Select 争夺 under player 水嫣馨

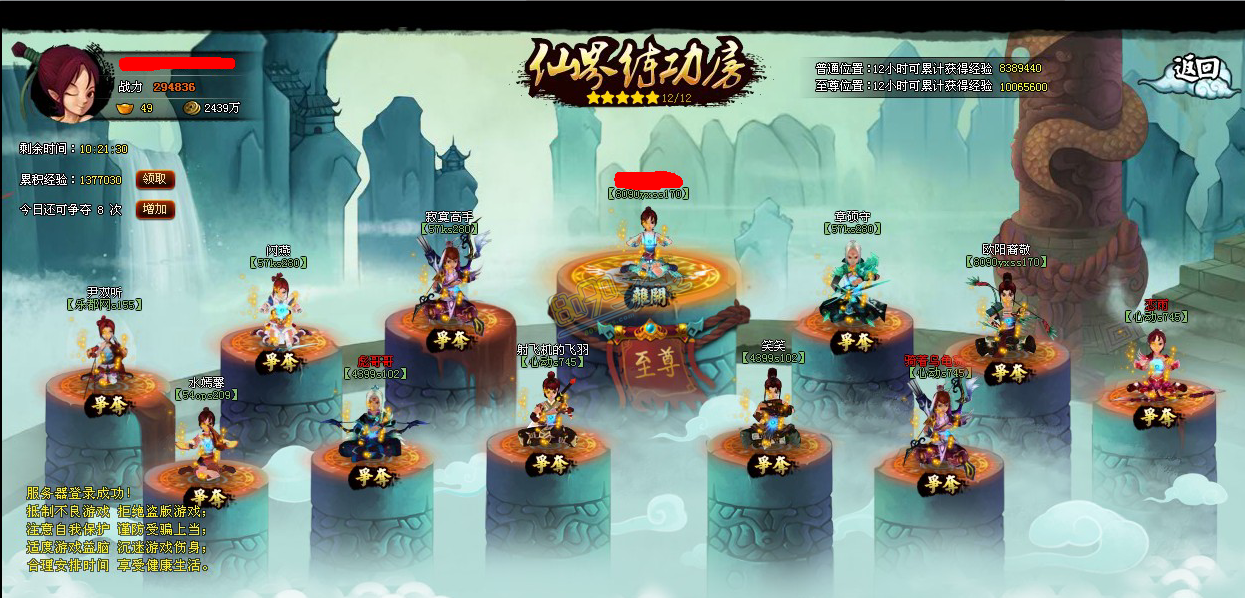click(208, 497)
